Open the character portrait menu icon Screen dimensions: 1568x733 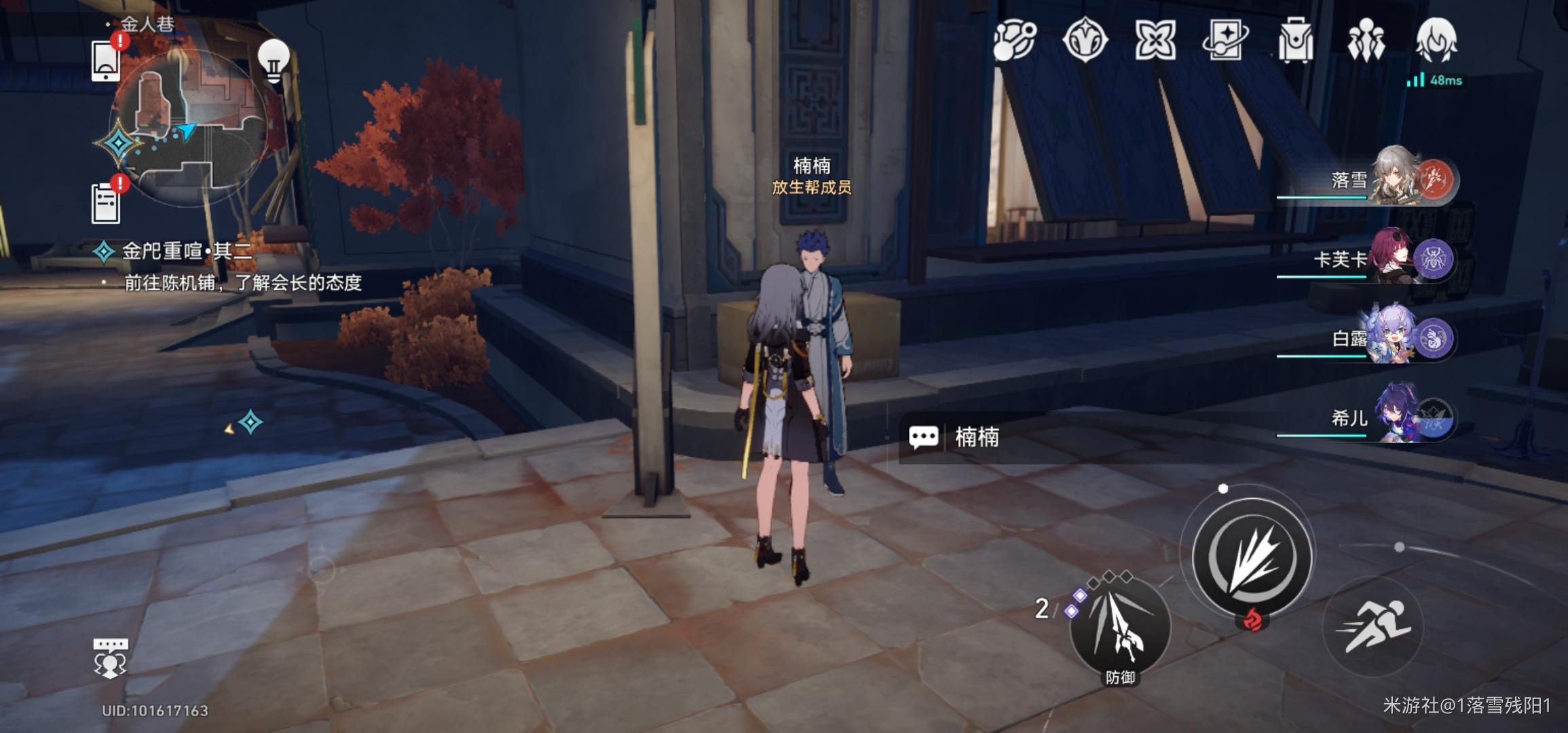[1436, 39]
